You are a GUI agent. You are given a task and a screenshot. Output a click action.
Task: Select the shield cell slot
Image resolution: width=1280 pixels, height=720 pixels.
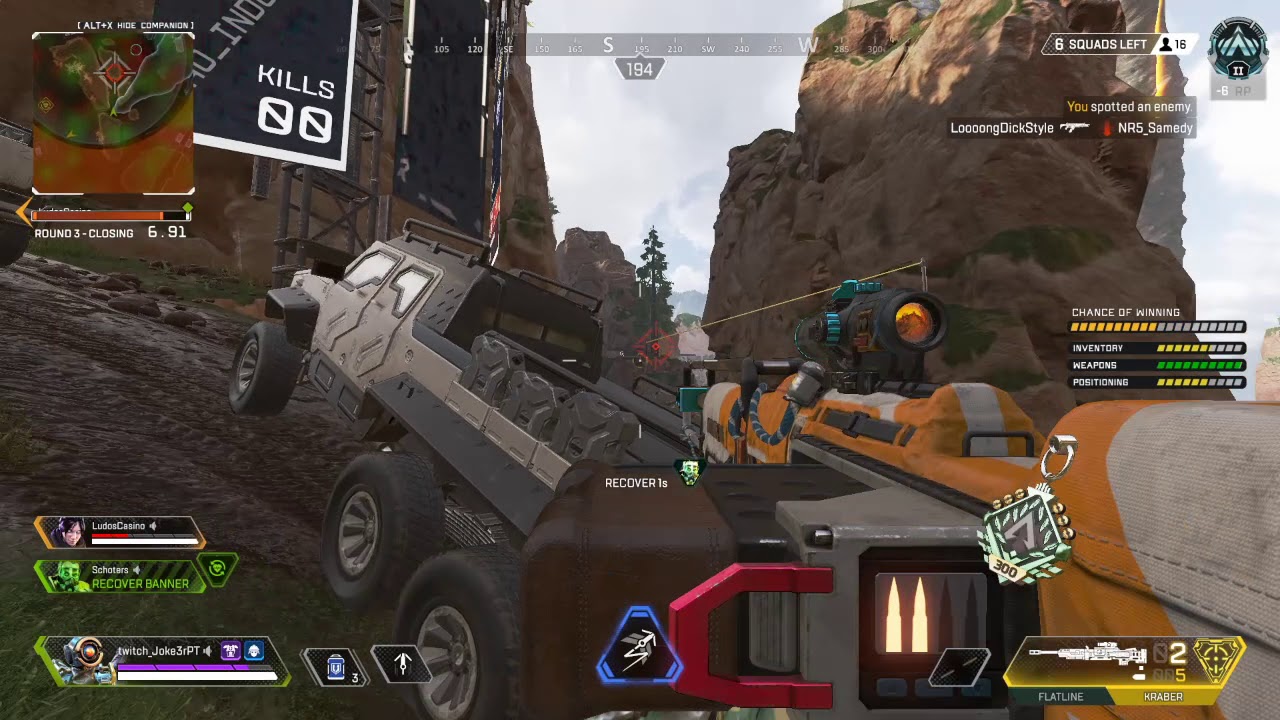click(x=336, y=664)
